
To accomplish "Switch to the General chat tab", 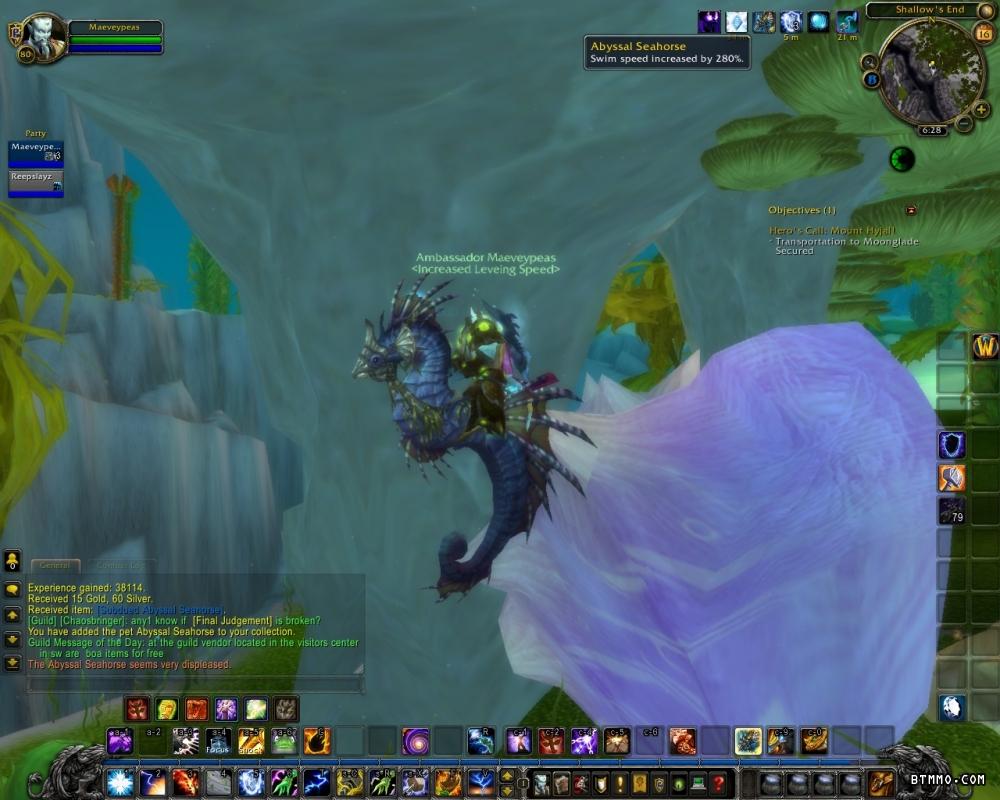I will tap(55, 565).
